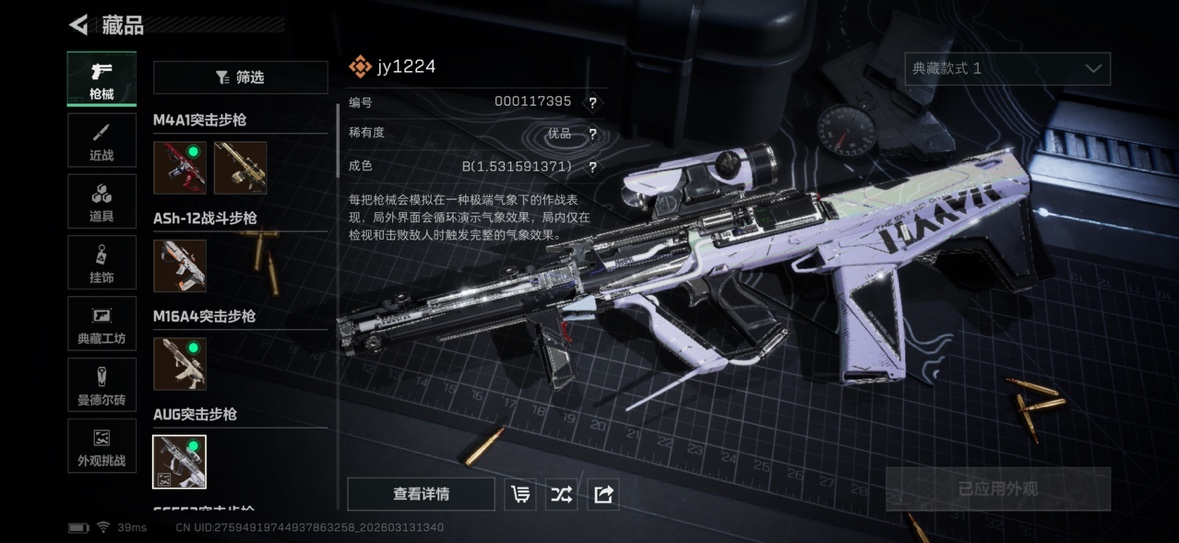Click the share arrow icon button
Image resolution: width=1179 pixels, height=543 pixels.
tap(603, 494)
